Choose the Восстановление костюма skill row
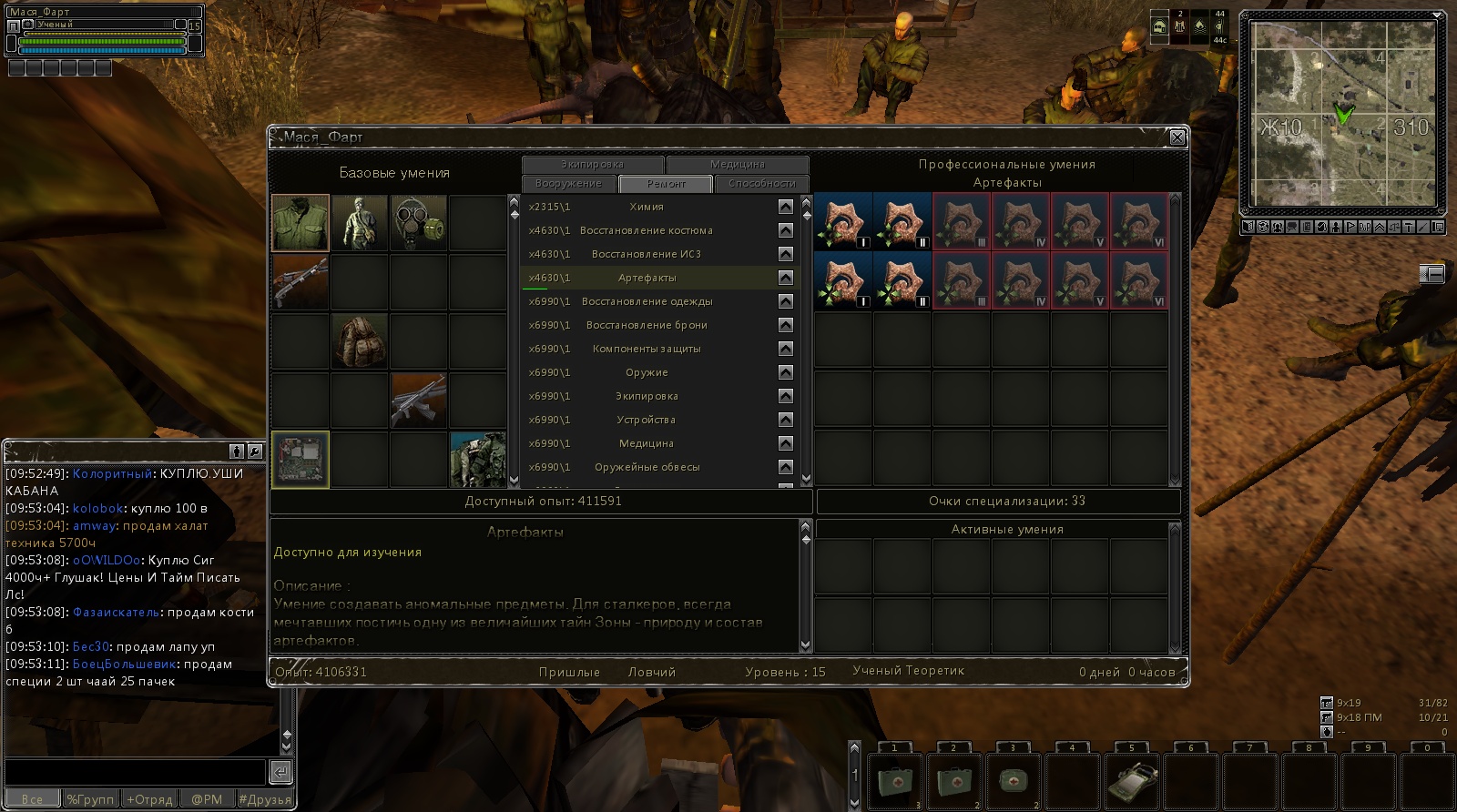The width and height of the screenshot is (1457, 812). (647, 231)
